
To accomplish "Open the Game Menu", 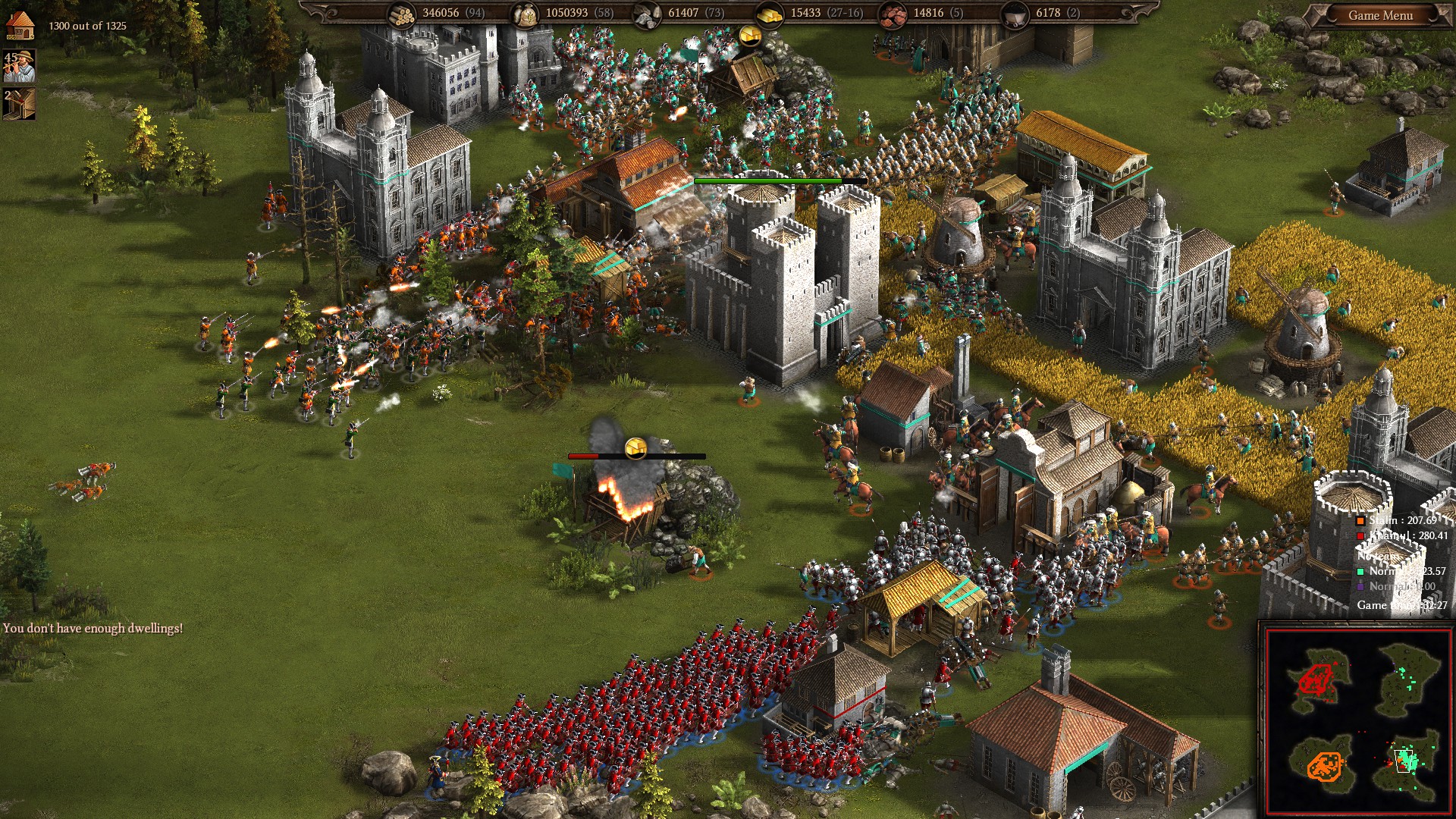I will [x=1382, y=14].
